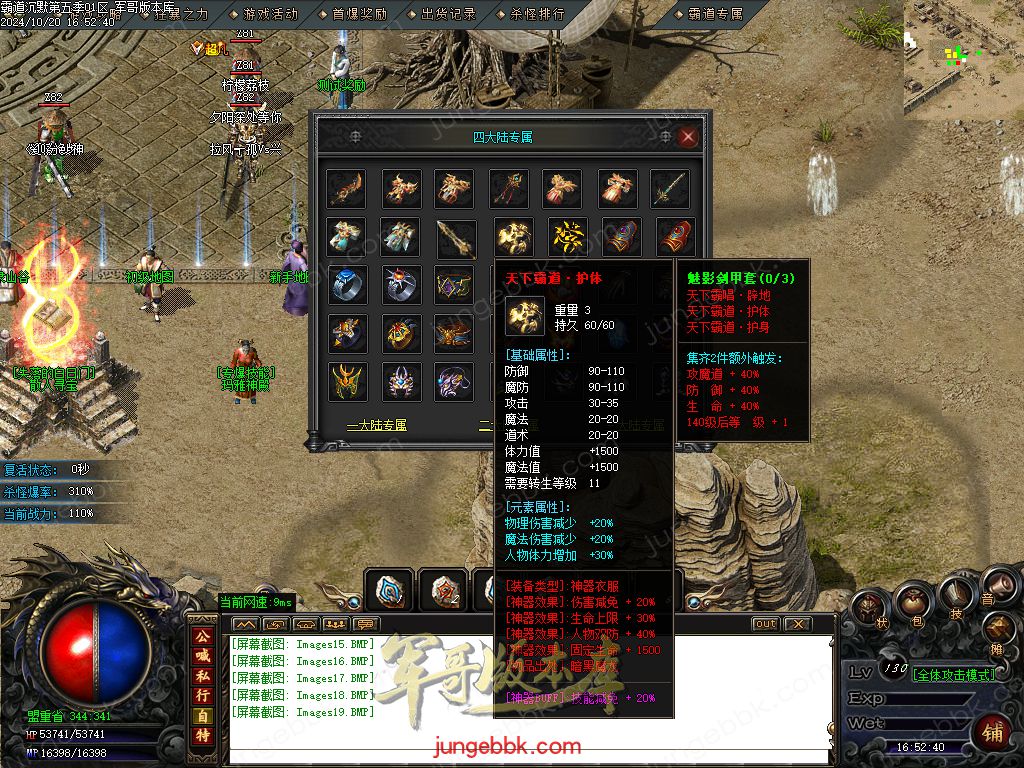Open the skills (技) round button

(955, 594)
